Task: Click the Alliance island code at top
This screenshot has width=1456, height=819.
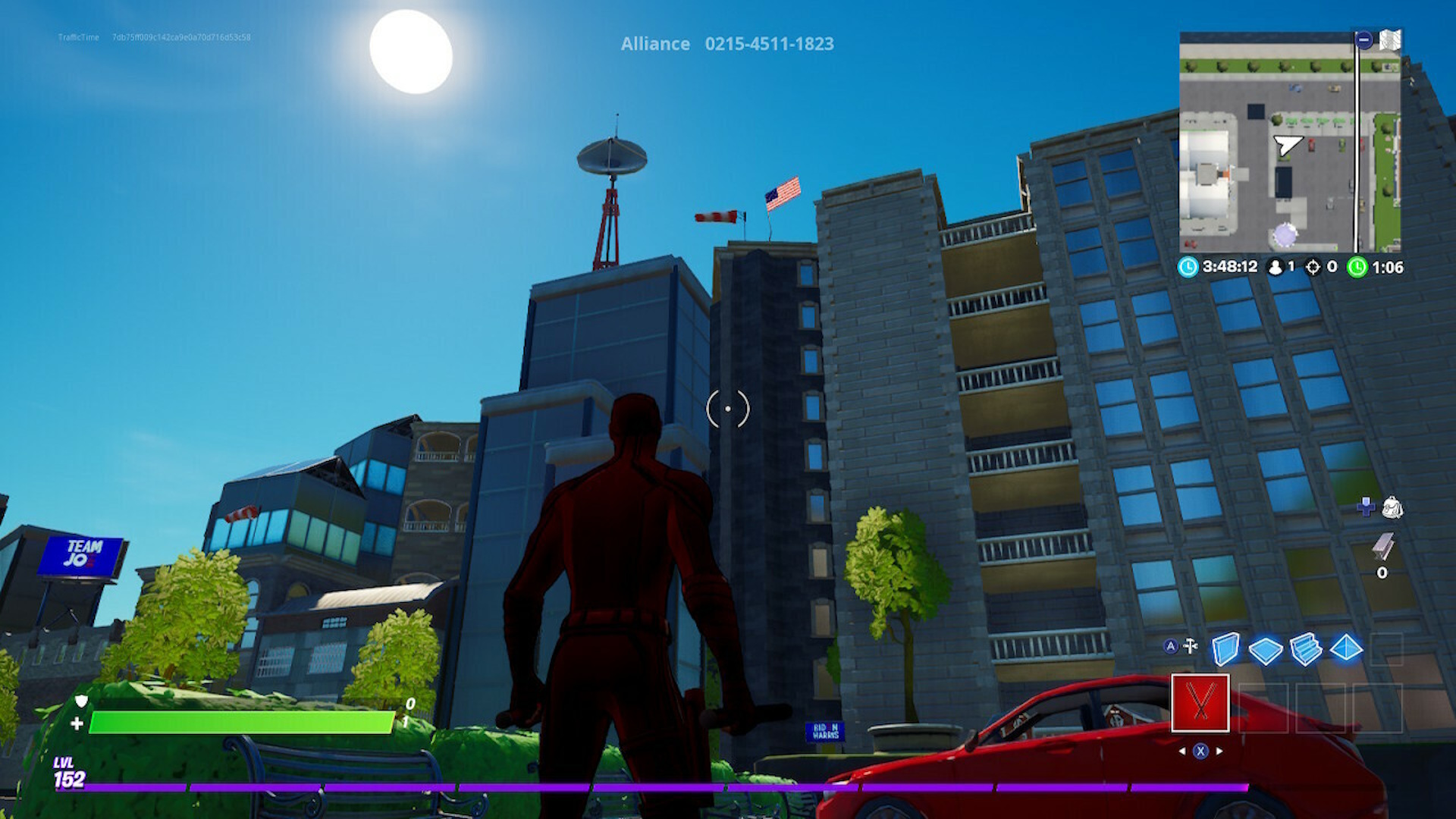Action: [726, 44]
